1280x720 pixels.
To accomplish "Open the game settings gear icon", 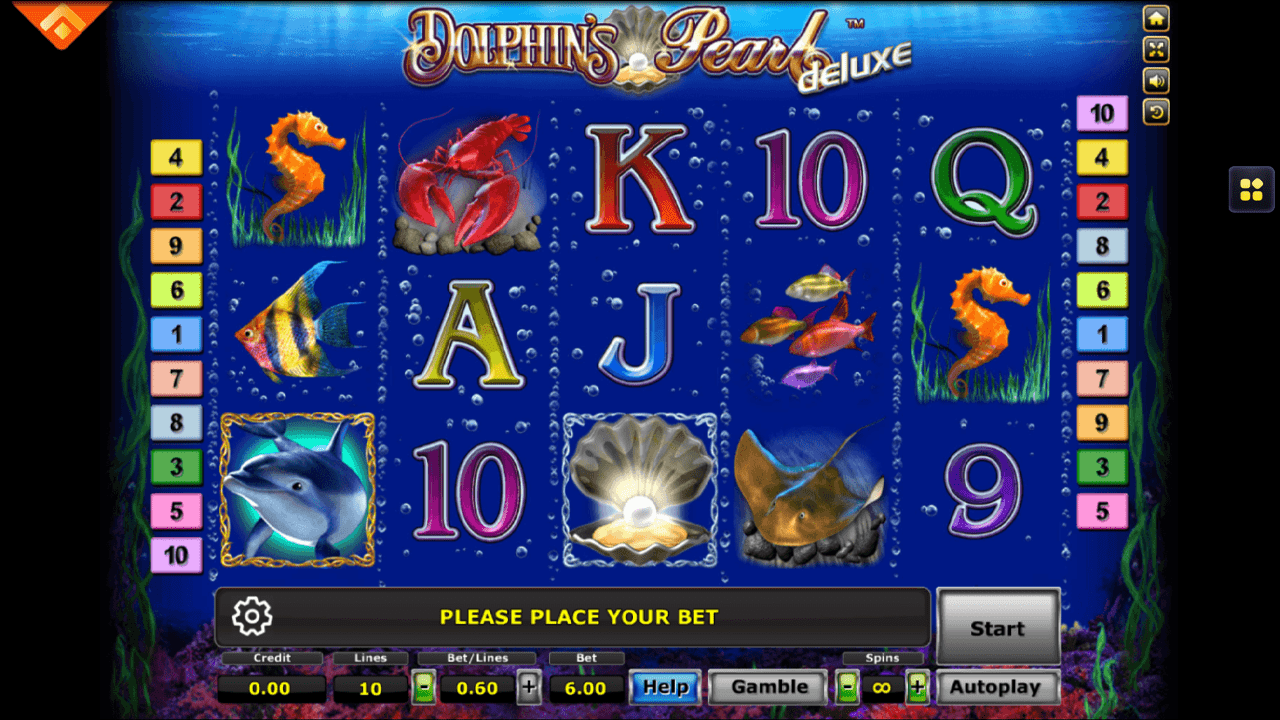I will [x=252, y=617].
